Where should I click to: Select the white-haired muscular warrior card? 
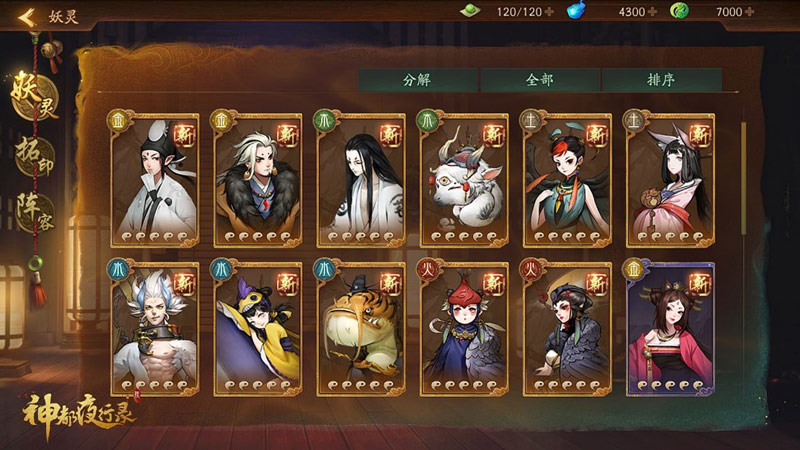pyautogui.click(x=154, y=329)
